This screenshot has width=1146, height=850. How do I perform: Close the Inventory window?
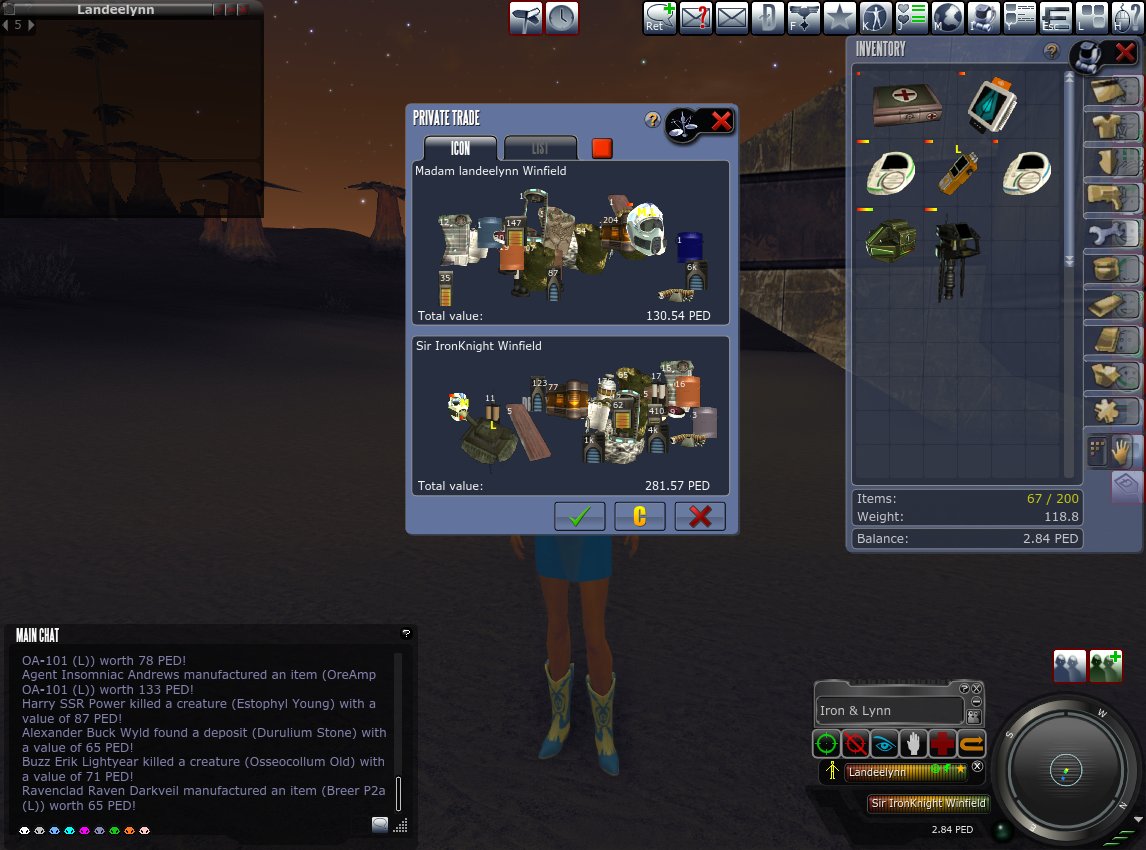tap(1124, 51)
